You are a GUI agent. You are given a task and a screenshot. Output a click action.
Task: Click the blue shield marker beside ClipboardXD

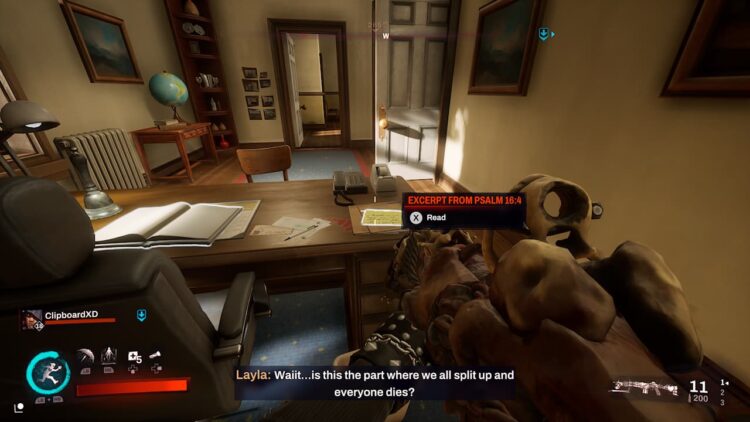[141, 315]
